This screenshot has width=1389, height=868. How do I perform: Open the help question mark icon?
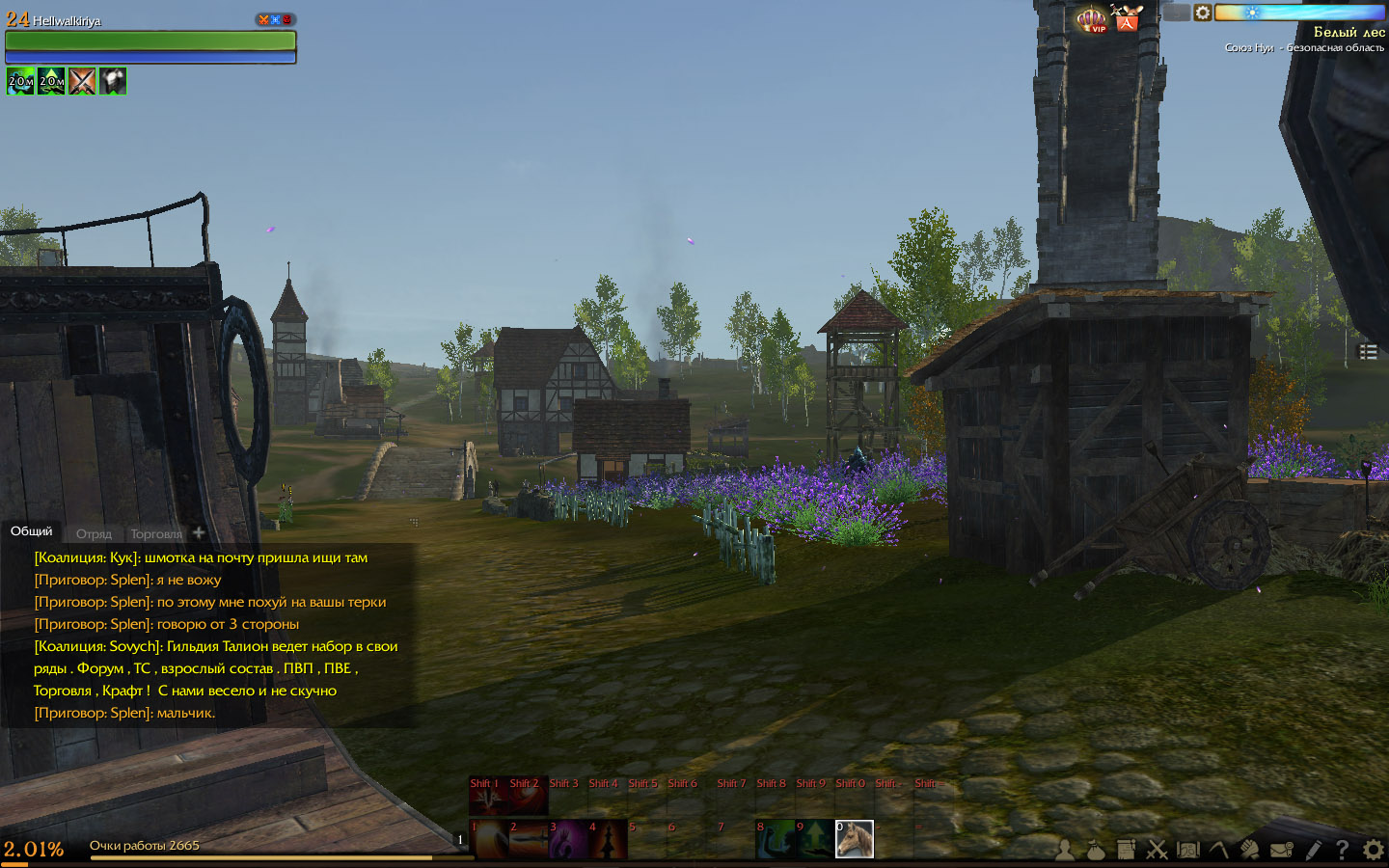click(1342, 850)
